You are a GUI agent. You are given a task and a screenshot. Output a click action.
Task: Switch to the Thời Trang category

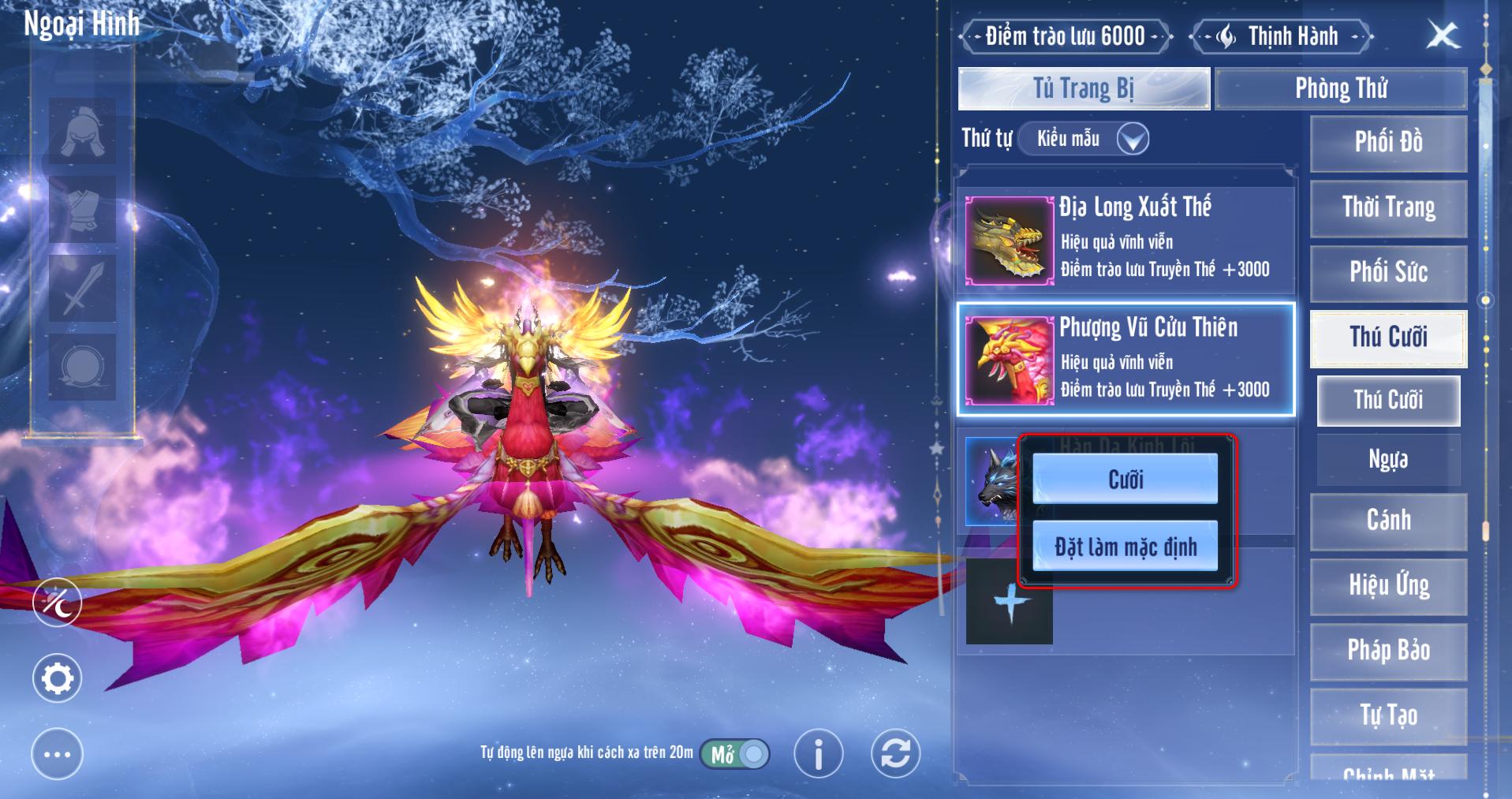(1388, 208)
